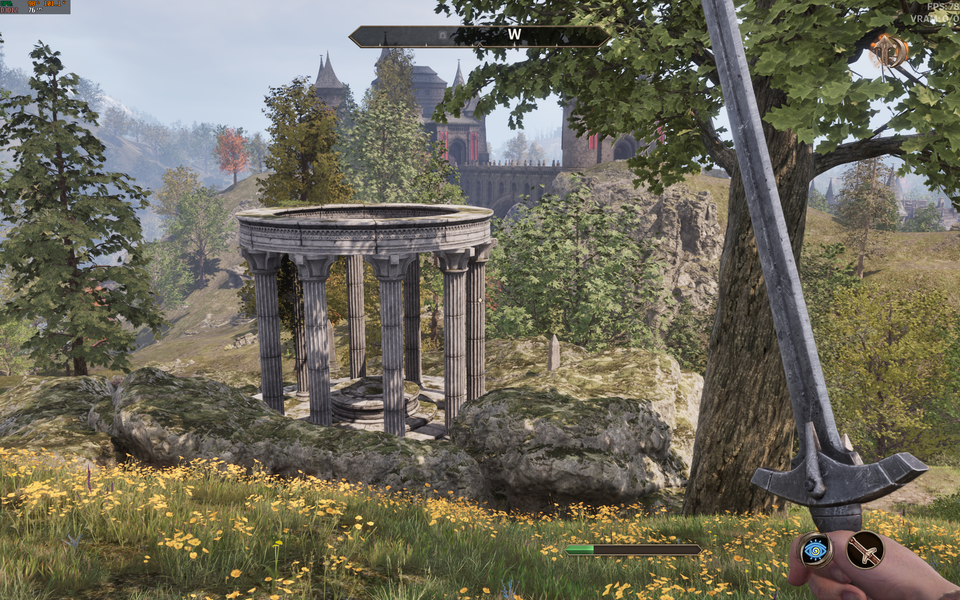The width and height of the screenshot is (960, 600).
Task: Click the equipped sword weapon icon
Action: click(x=865, y=549)
